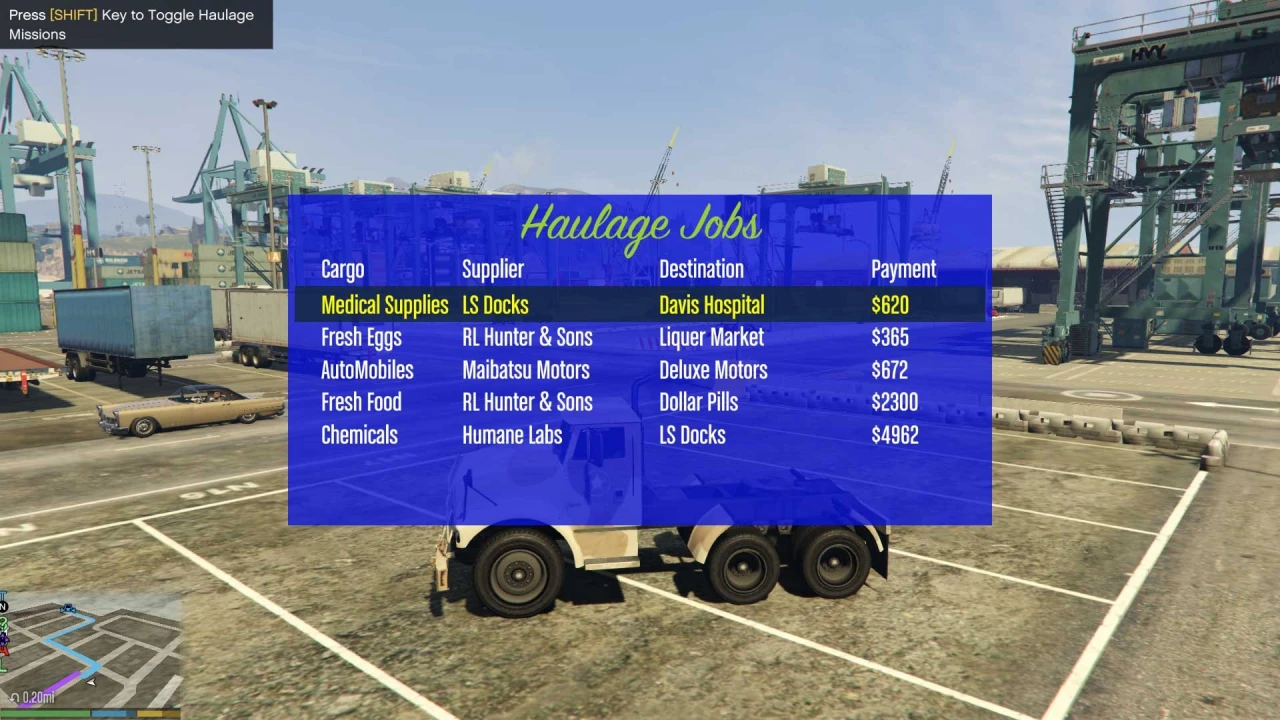Viewport: 1280px width, 720px height.
Task: Sort jobs by the Cargo column header
Action: (342, 269)
